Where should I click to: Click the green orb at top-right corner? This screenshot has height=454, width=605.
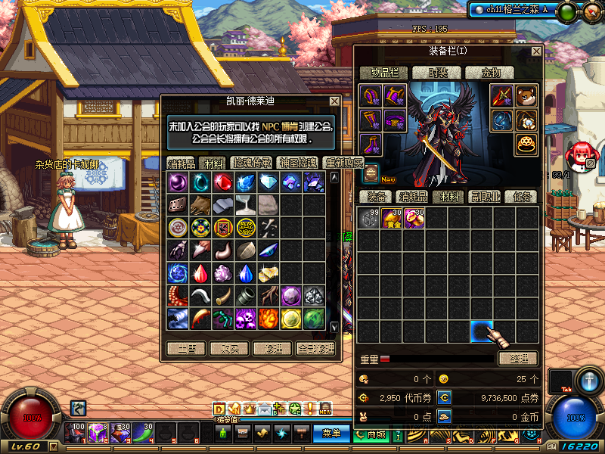click(x=566, y=12)
